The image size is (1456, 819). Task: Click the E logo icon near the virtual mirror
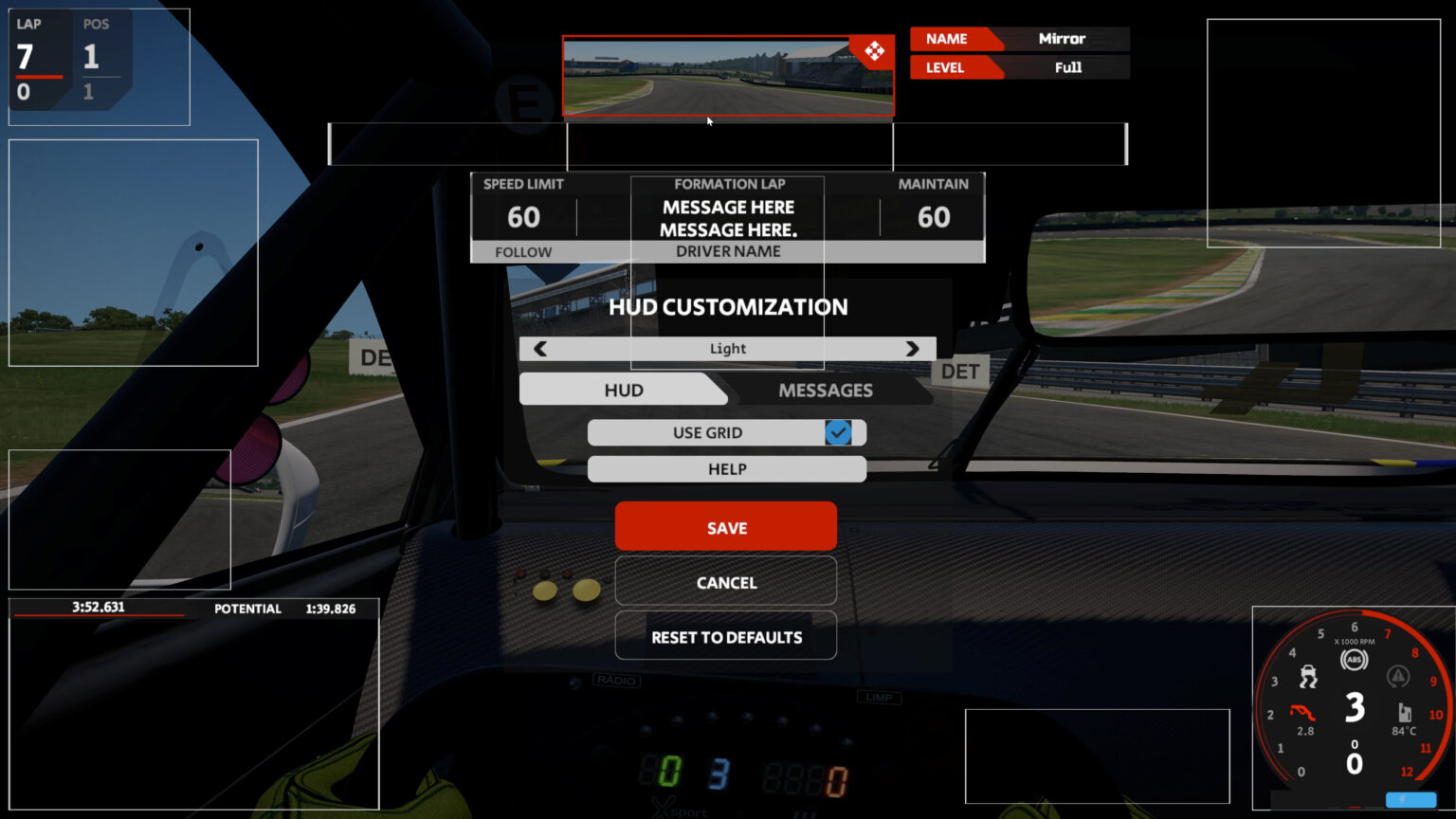point(527,107)
